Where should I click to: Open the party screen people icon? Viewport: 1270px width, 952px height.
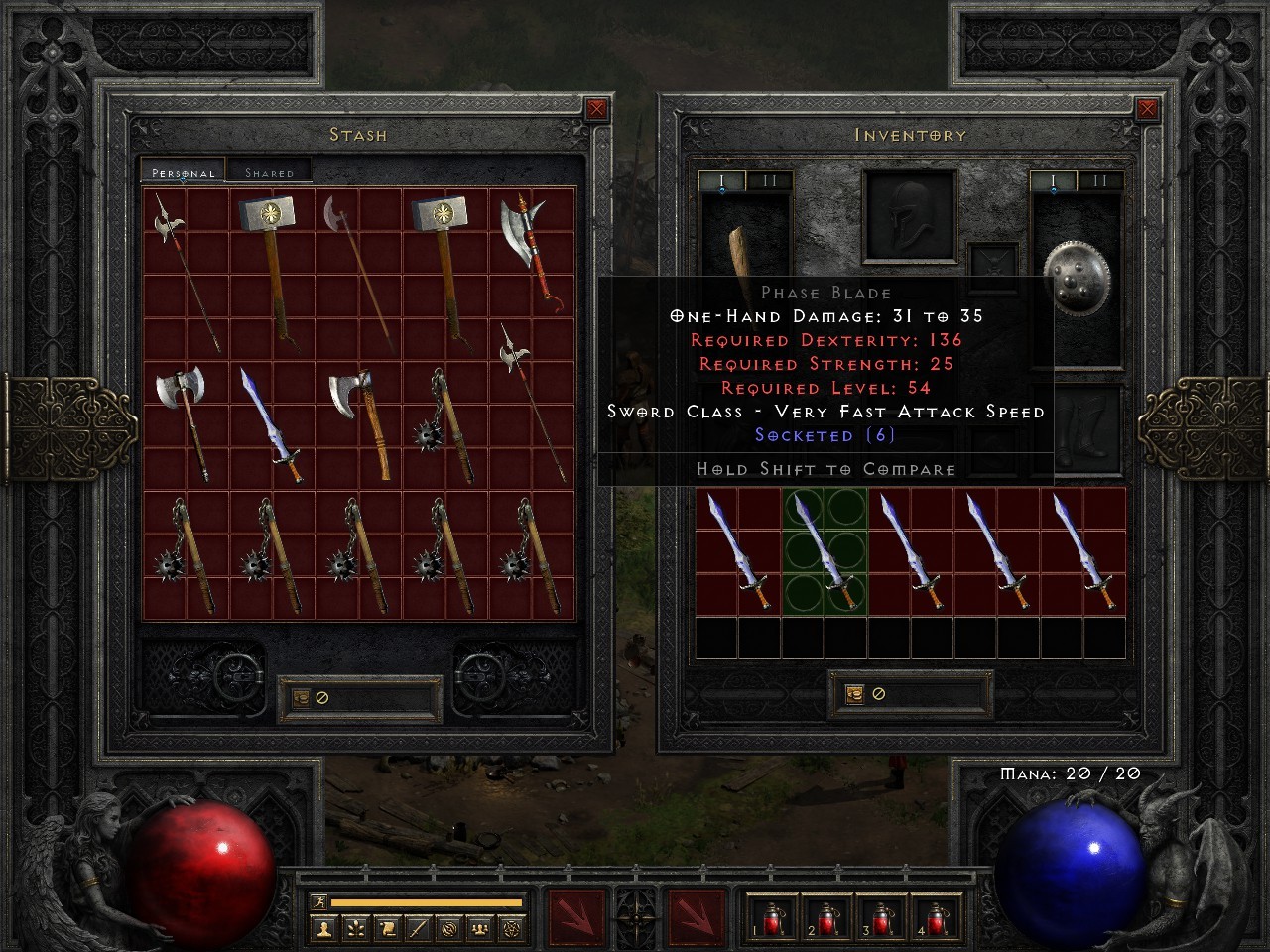pos(480,930)
